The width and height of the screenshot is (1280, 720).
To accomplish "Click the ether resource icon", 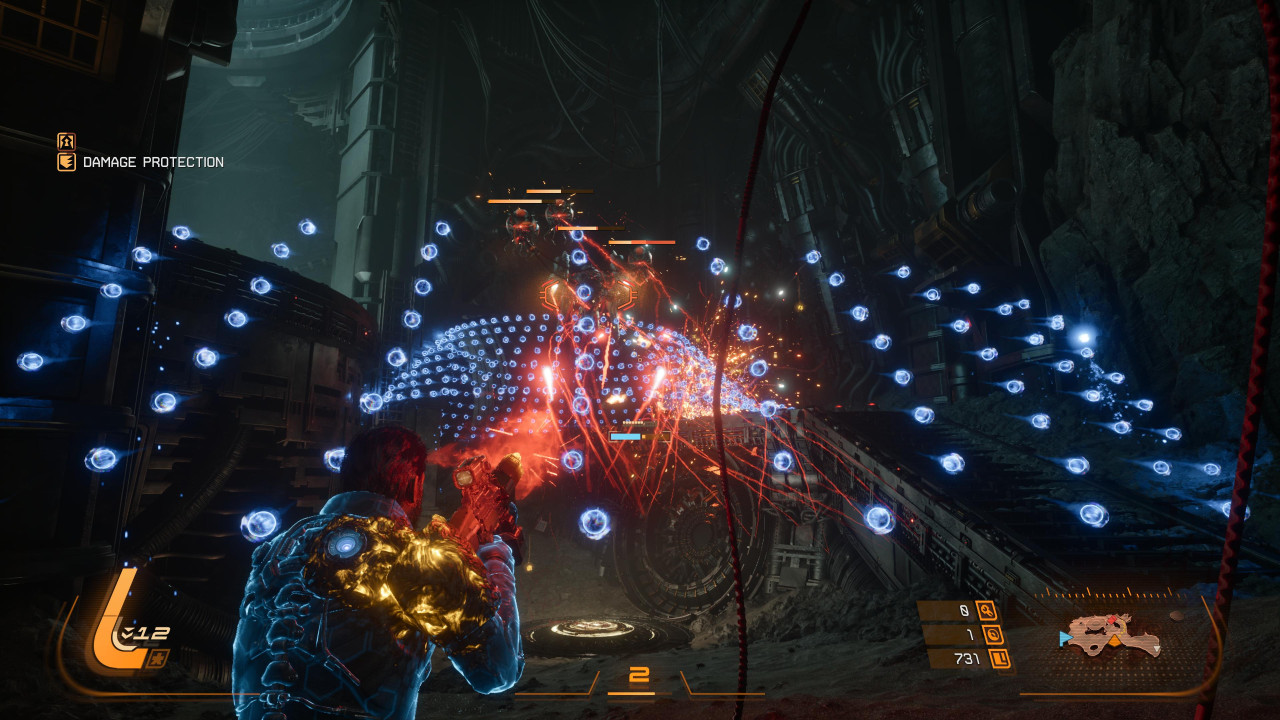I will [993, 634].
